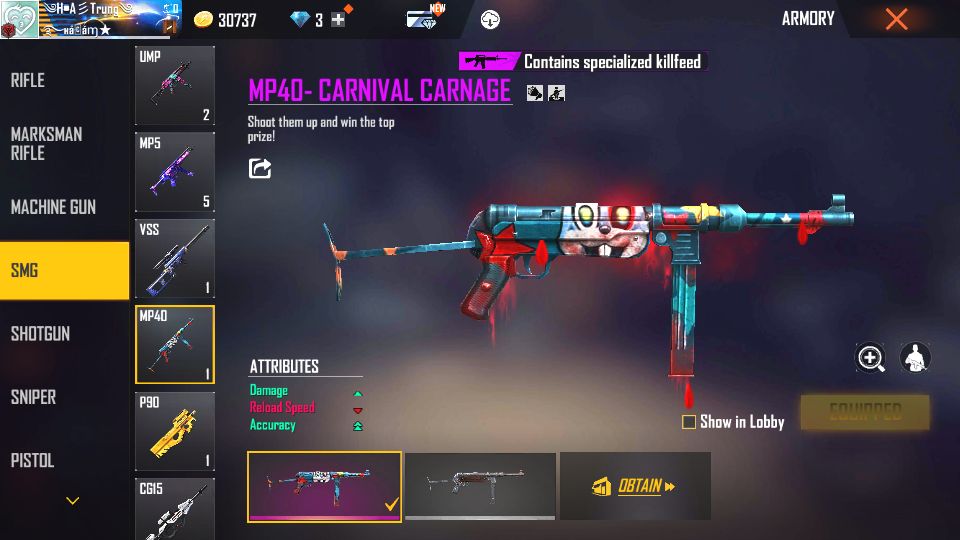Select the grey default MP40 skin thumbnail

click(480, 486)
